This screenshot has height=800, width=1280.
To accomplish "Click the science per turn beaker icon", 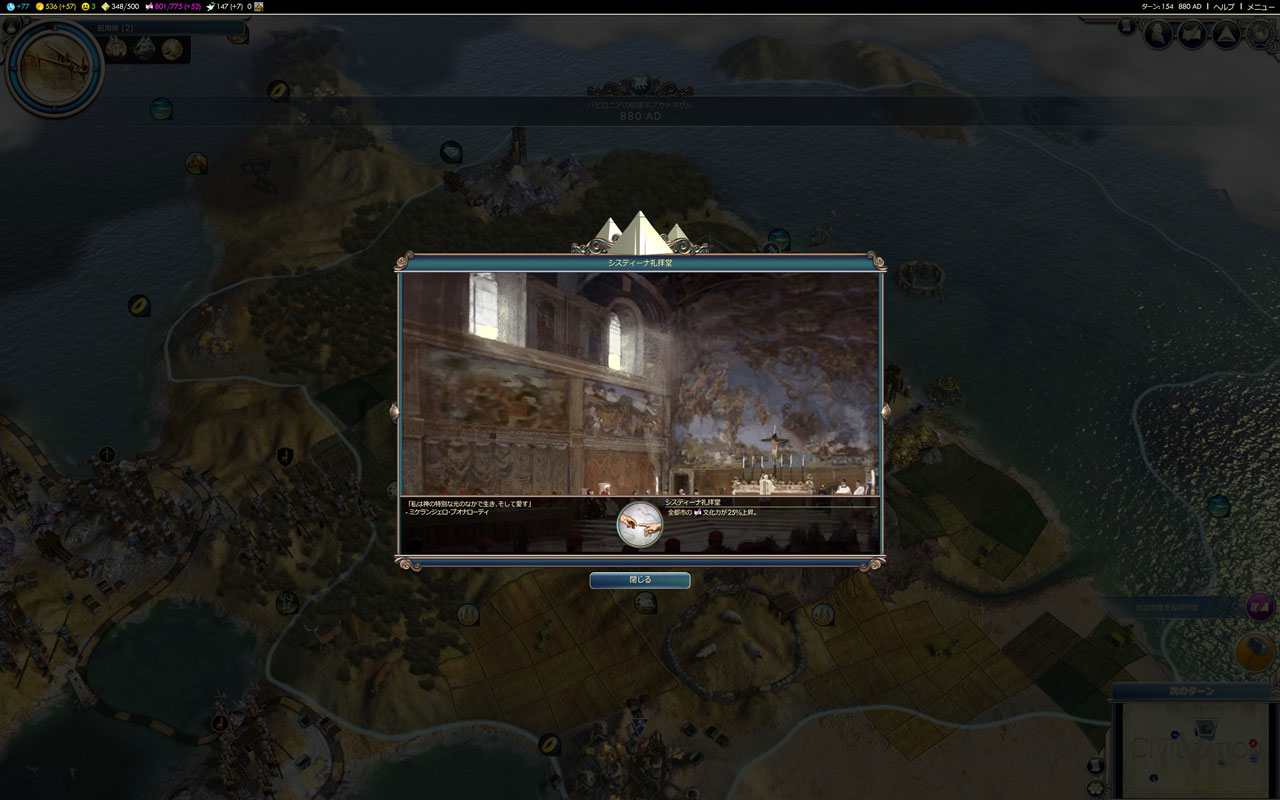I will [10, 6].
